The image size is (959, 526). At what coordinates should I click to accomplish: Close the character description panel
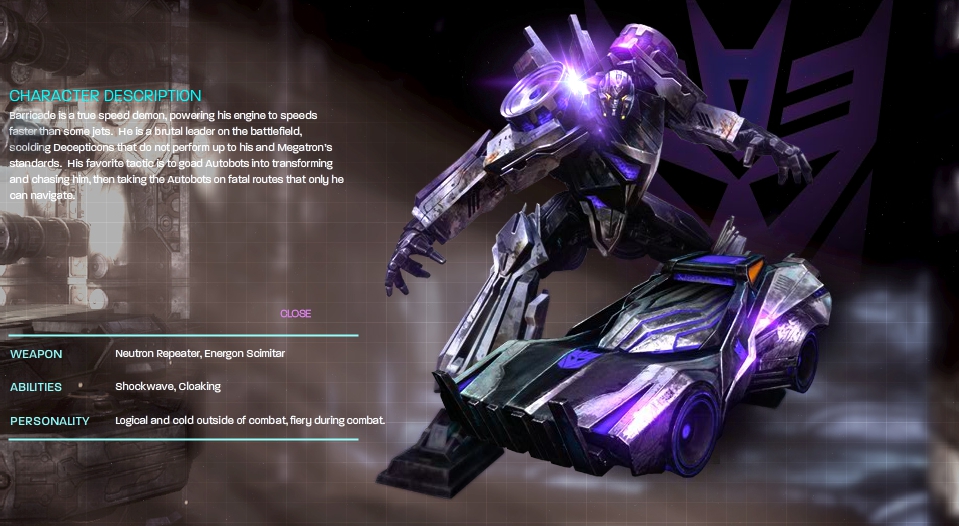(x=295, y=314)
